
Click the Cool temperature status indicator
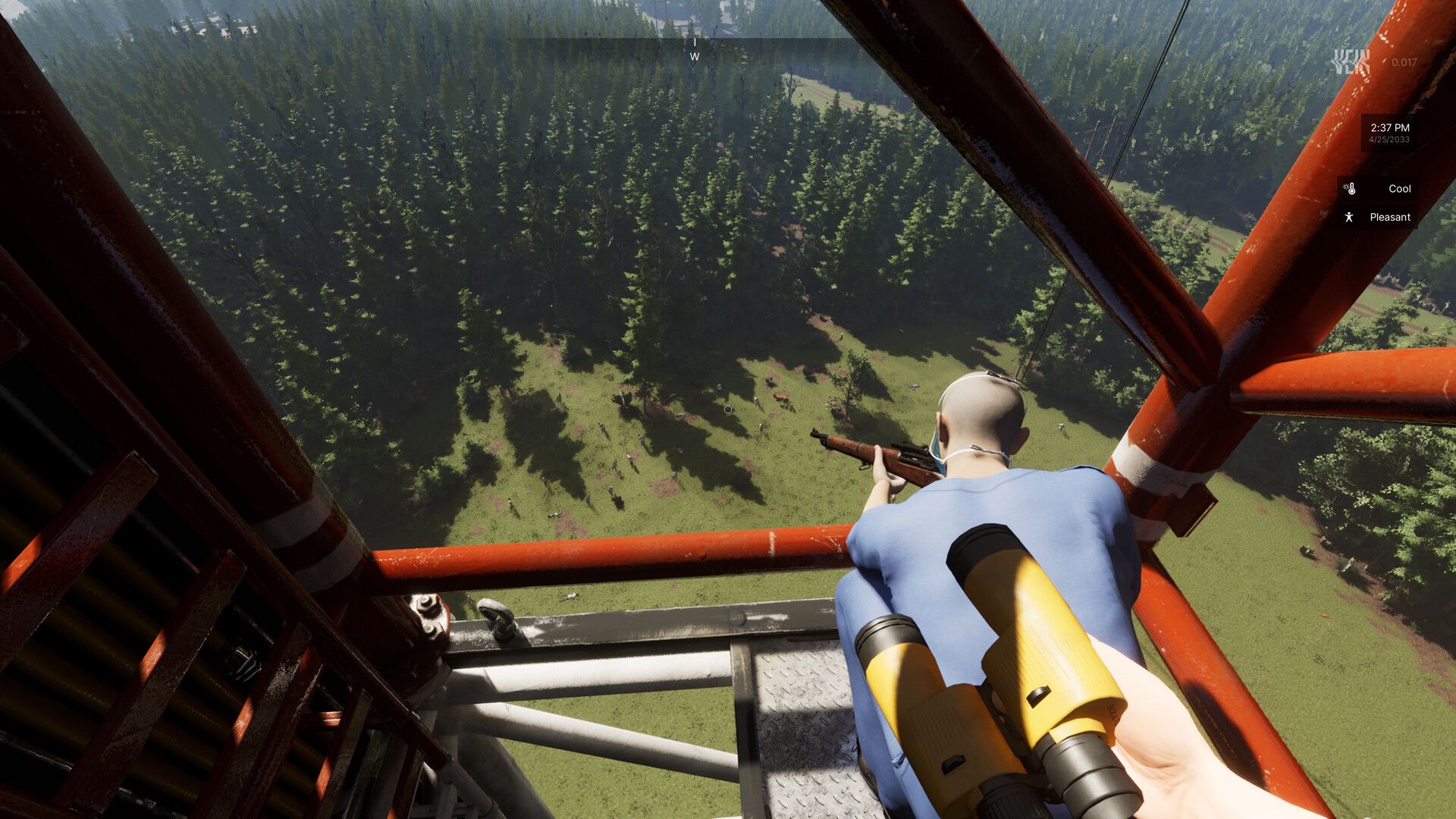[1377, 189]
